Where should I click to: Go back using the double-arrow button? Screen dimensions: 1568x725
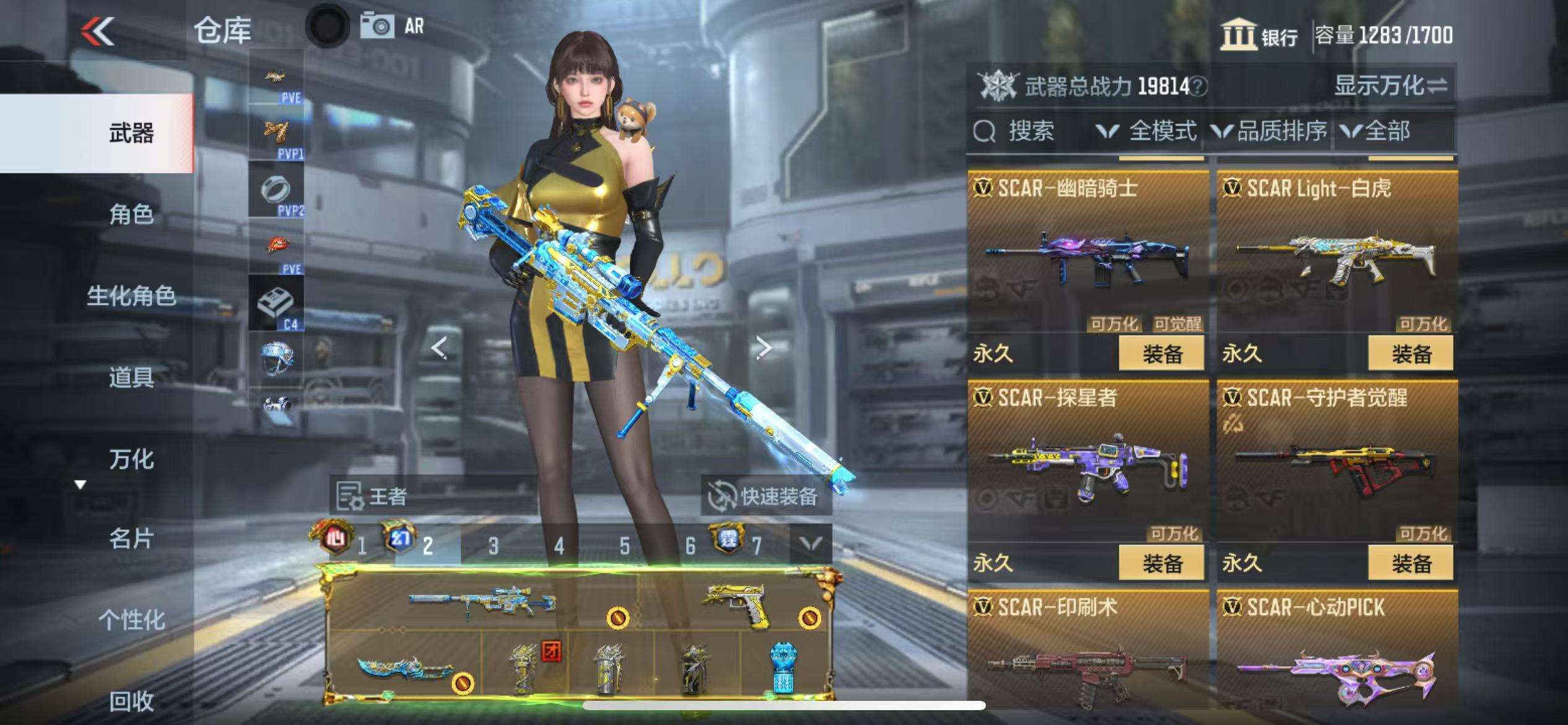click(x=98, y=31)
